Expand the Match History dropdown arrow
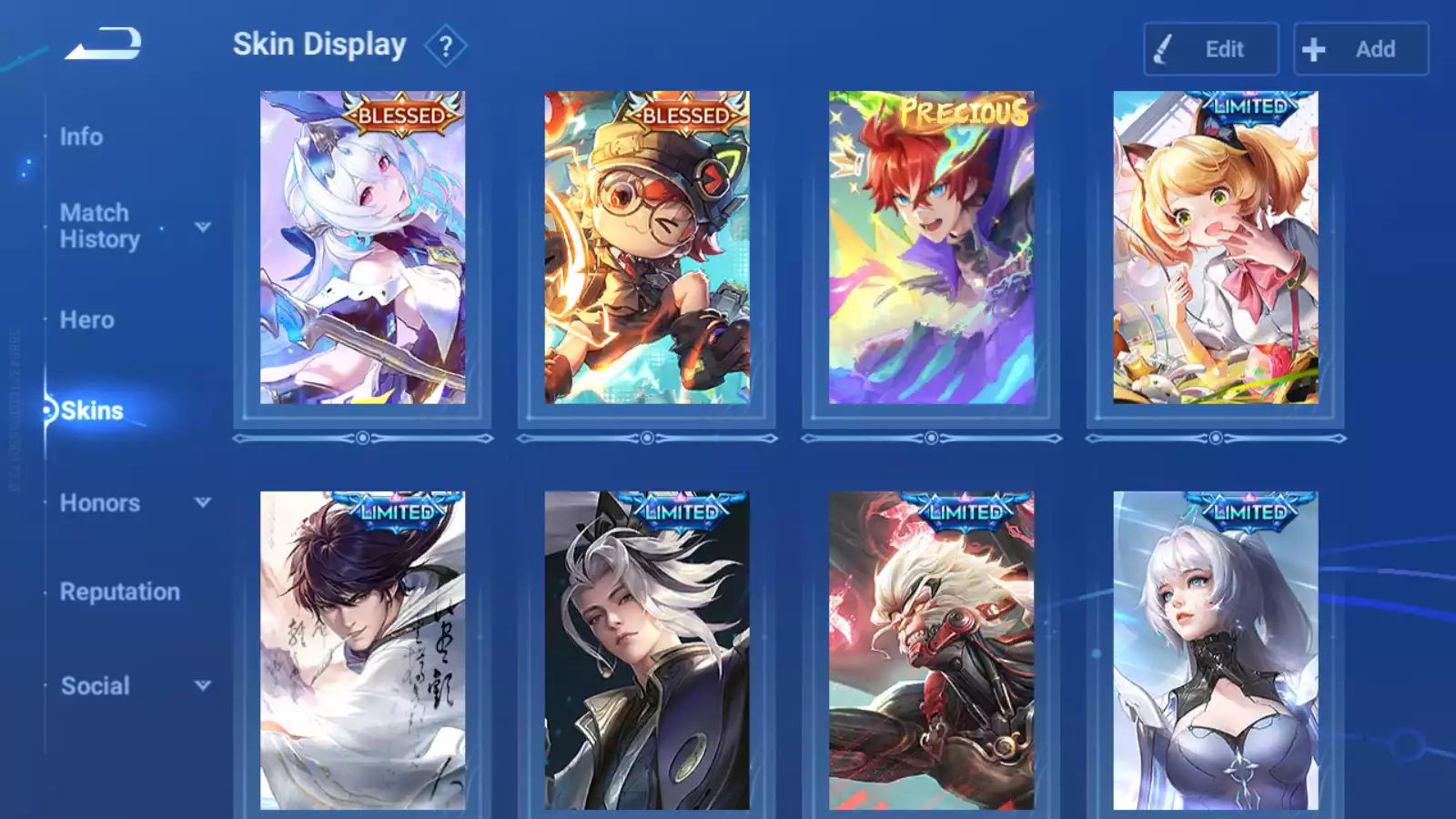Image resolution: width=1456 pixels, height=819 pixels. 203,227
